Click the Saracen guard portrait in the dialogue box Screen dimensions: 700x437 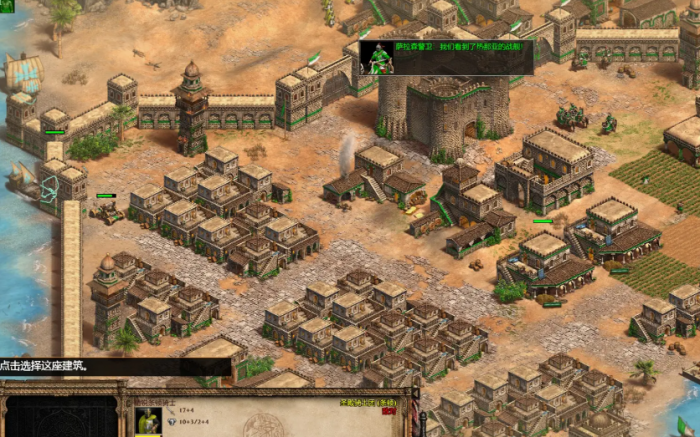click(376, 57)
